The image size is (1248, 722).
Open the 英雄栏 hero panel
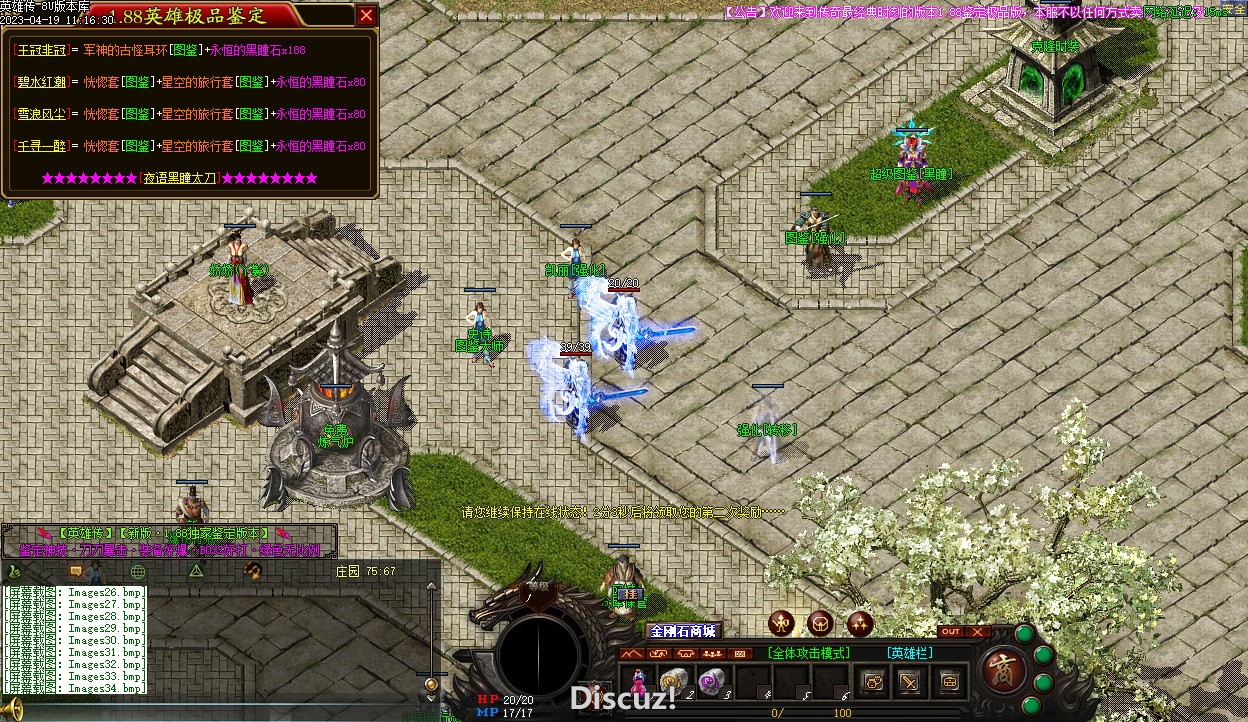pos(910,653)
